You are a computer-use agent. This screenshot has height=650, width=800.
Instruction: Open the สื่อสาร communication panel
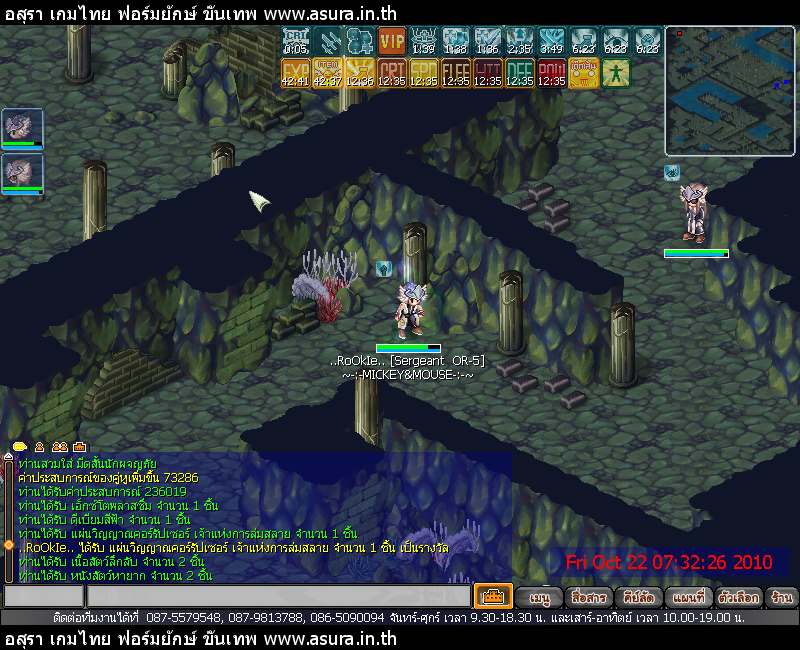click(x=587, y=597)
